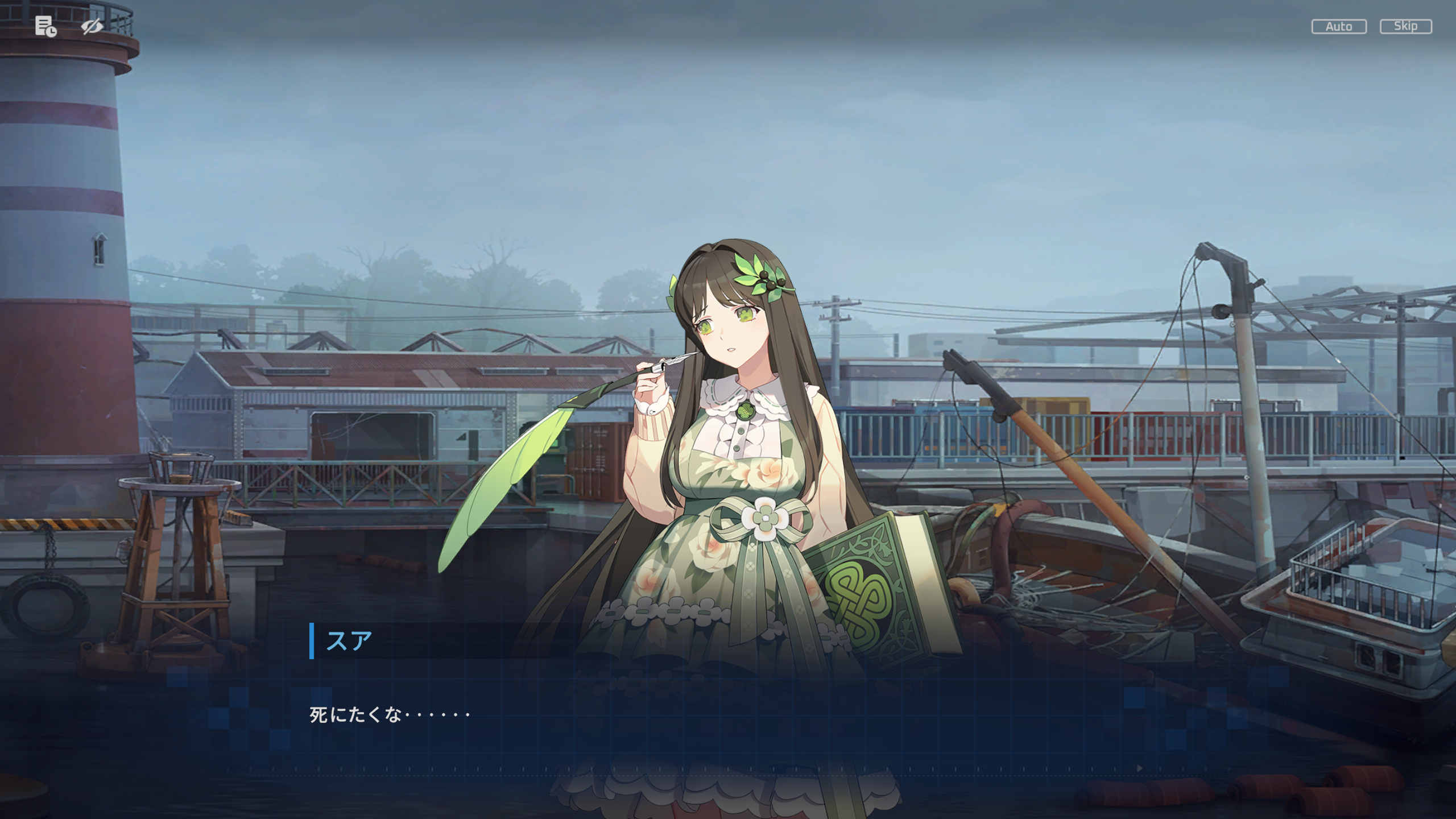
Task: Advance the dialogue with the arrow indicator
Action: [1139, 768]
